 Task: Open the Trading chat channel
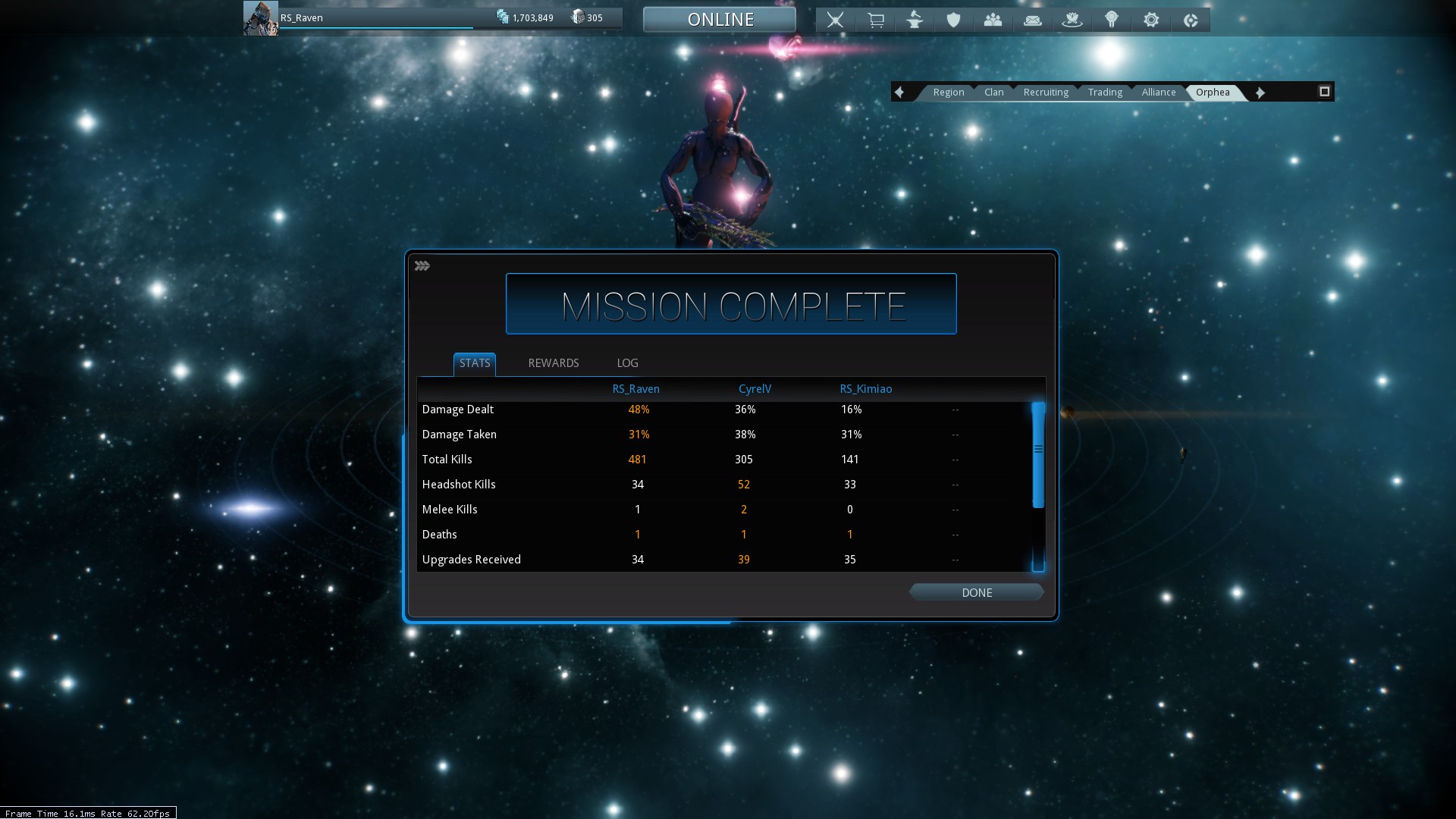(x=1104, y=93)
